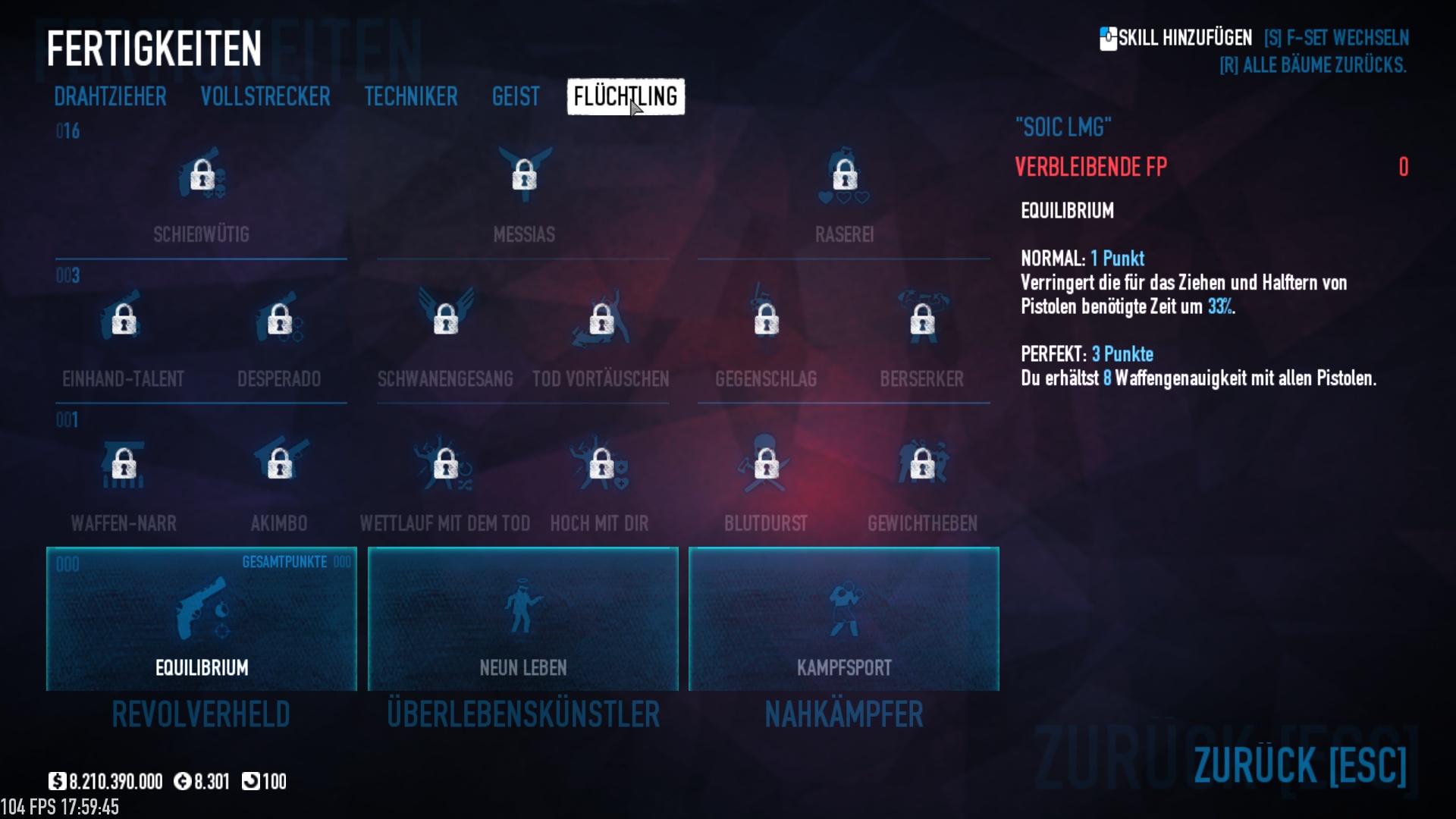Select the locked Messias skill
Image resolution: width=1456 pixels, height=819 pixels.
[x=524, y=176]
